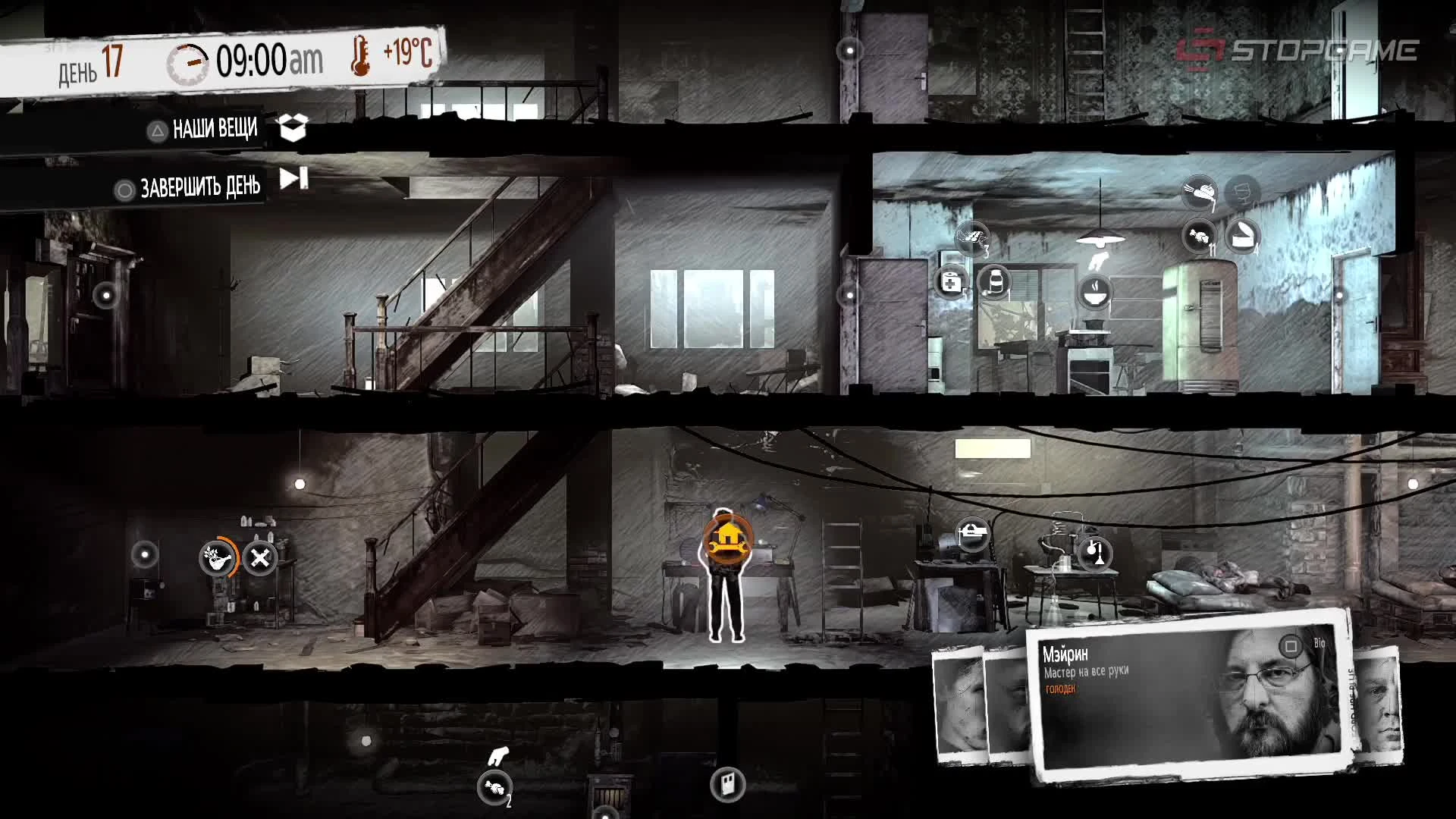Collect the medicine bottle icon
Image resolution: width=1456 pixels, height=819 pixels.
tap(996, 282)
